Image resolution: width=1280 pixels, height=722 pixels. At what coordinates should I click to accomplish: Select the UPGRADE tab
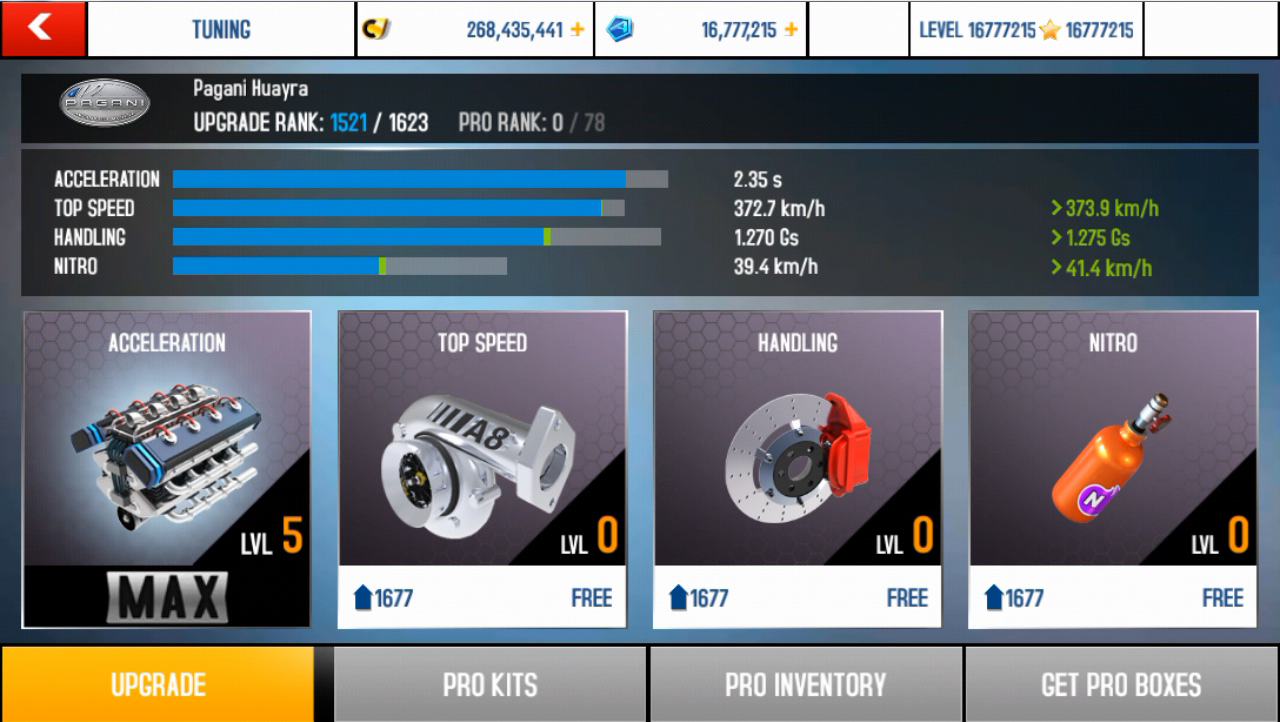click(157, 684)
